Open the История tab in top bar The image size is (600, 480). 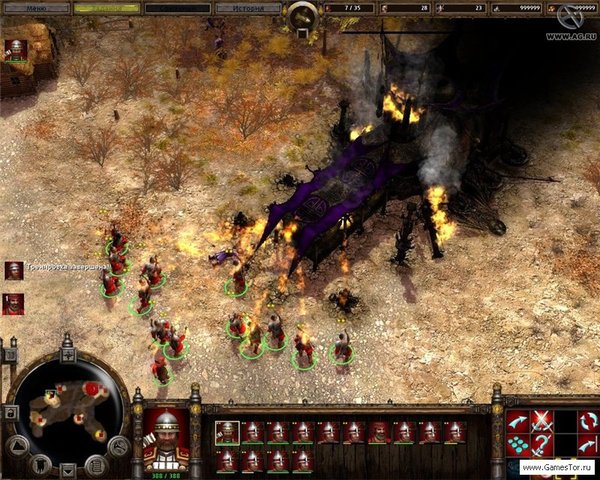point(249,8)
